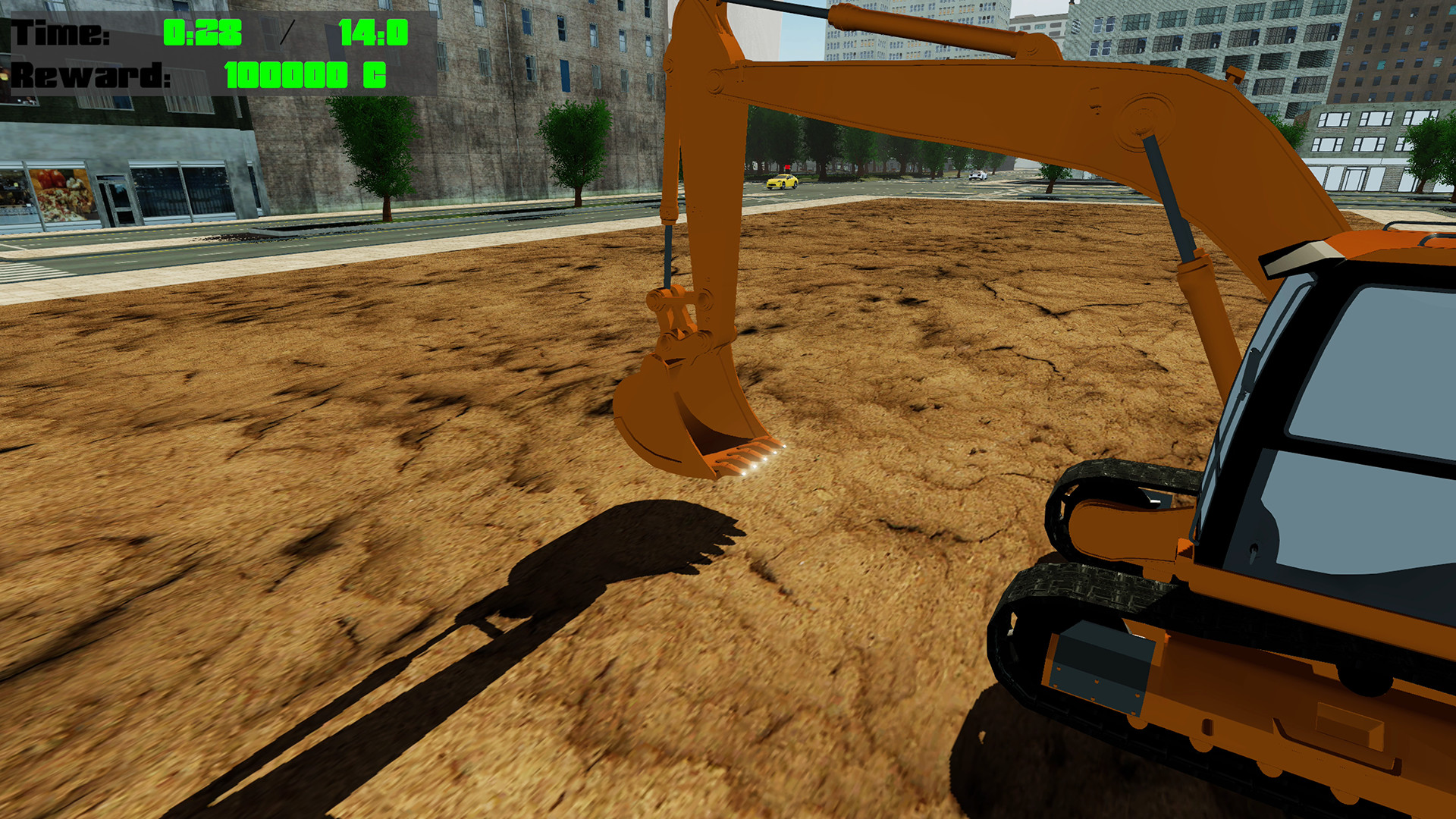
Task: Toggle the Reward HUD display
Action: [x=89, y=74]
